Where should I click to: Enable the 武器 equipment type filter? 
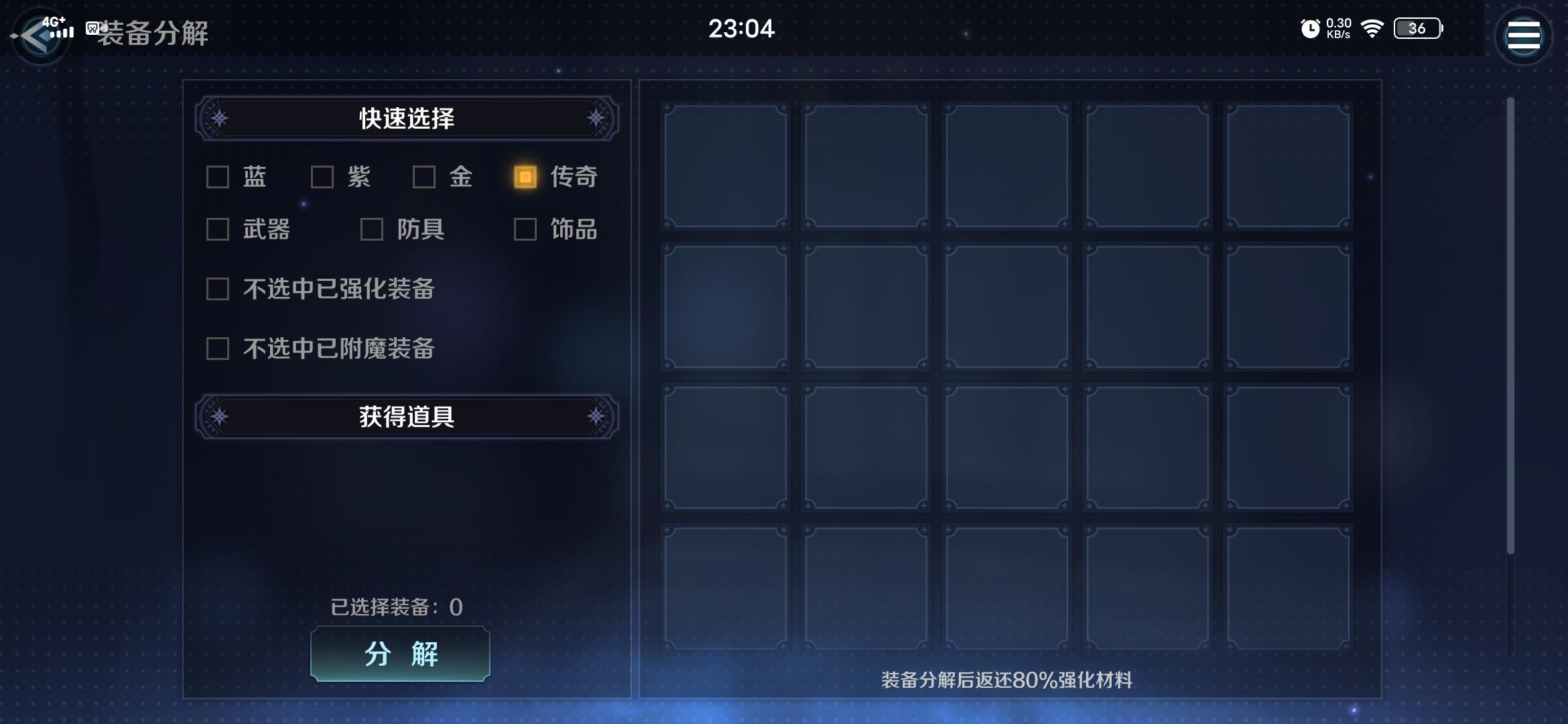pyautogui.click(x=216, y=230)
